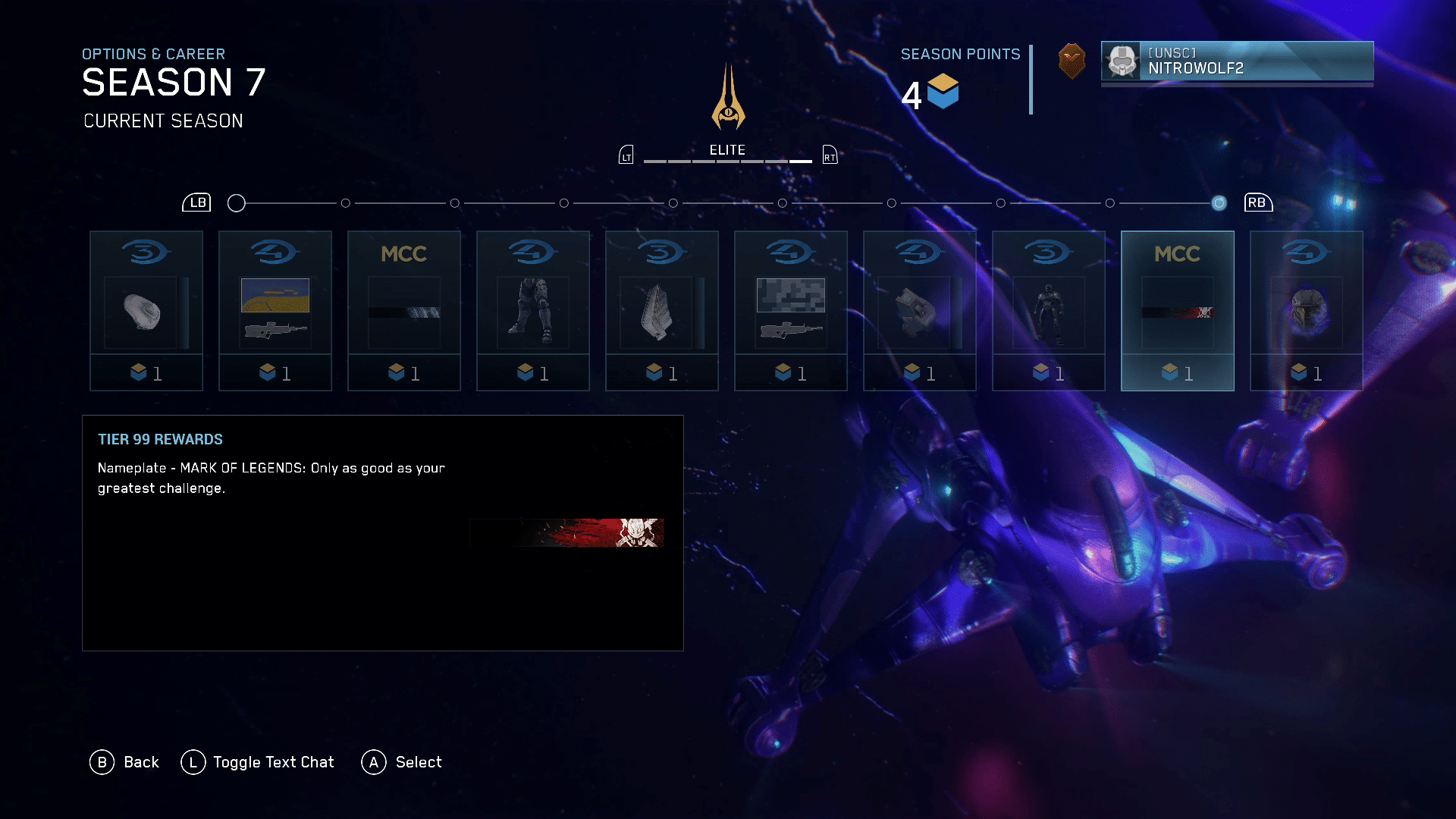Select the blue-striped MCC nameplate reward tile
This screenshot has width=1456, height=819.
[404, 311]
